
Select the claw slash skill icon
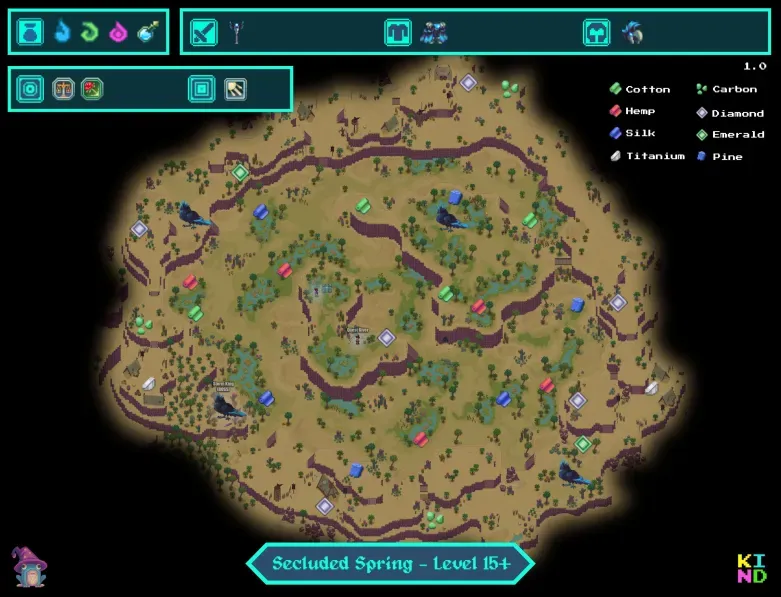tap(235, 89)
